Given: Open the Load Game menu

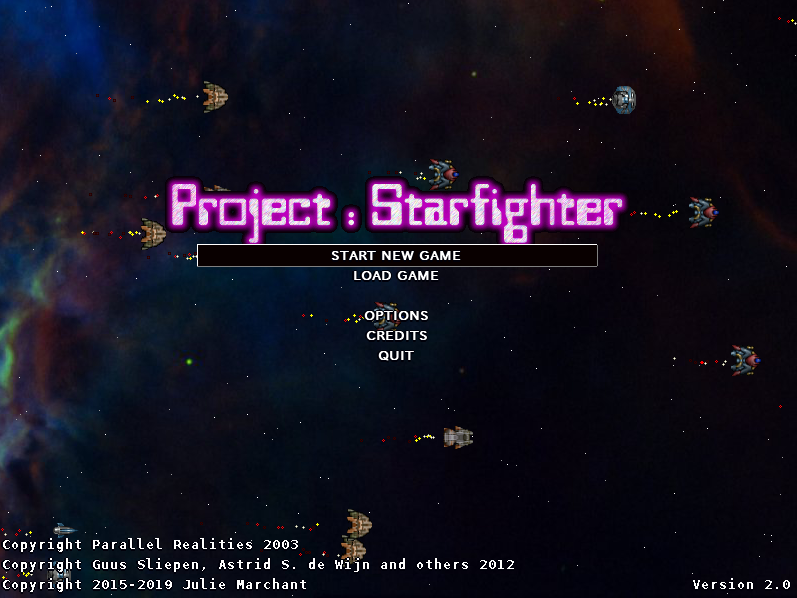Looking at the screenshot, I should (x=396, y=276).
